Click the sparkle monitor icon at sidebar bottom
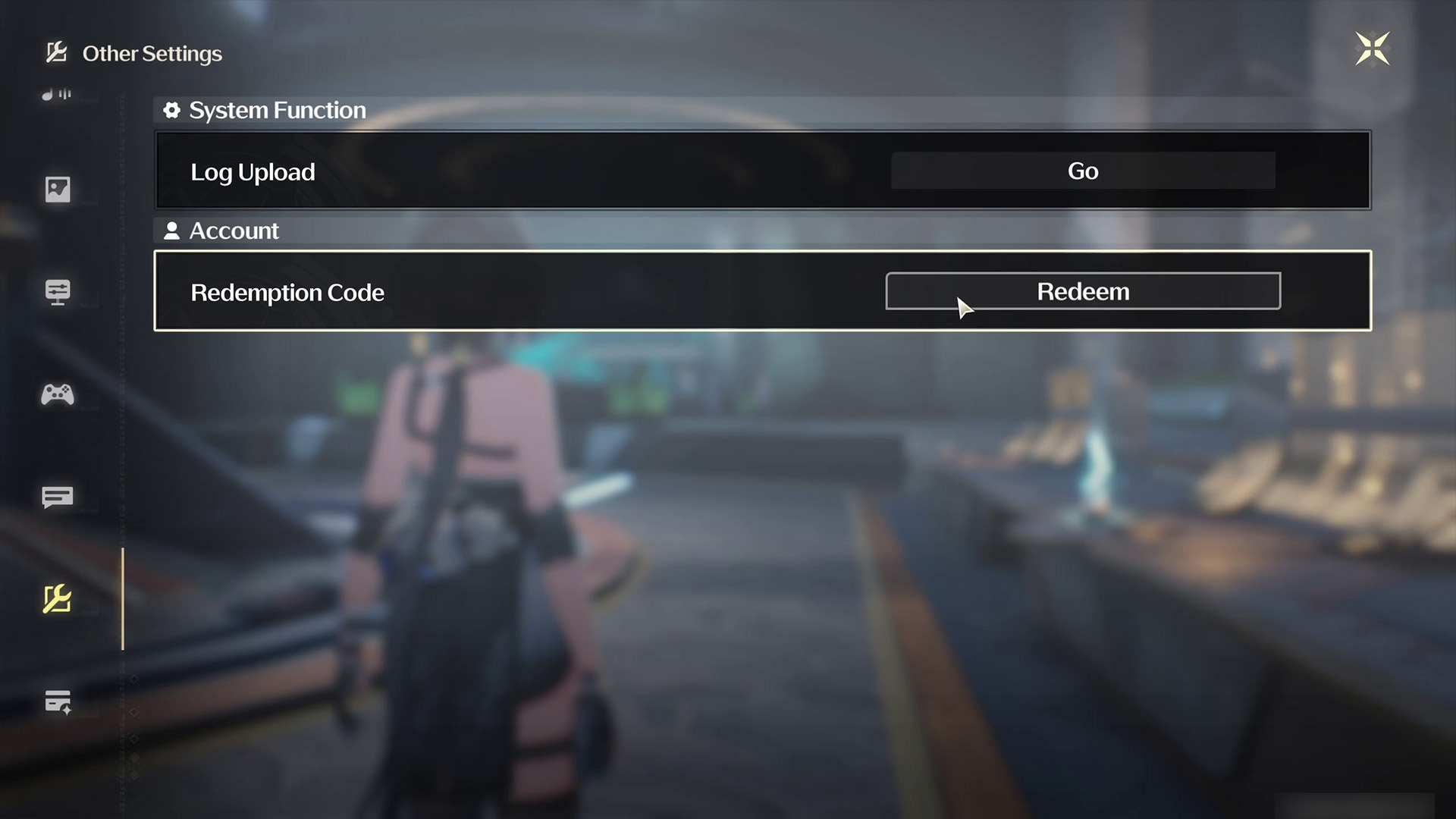 (x=57, y=701)
